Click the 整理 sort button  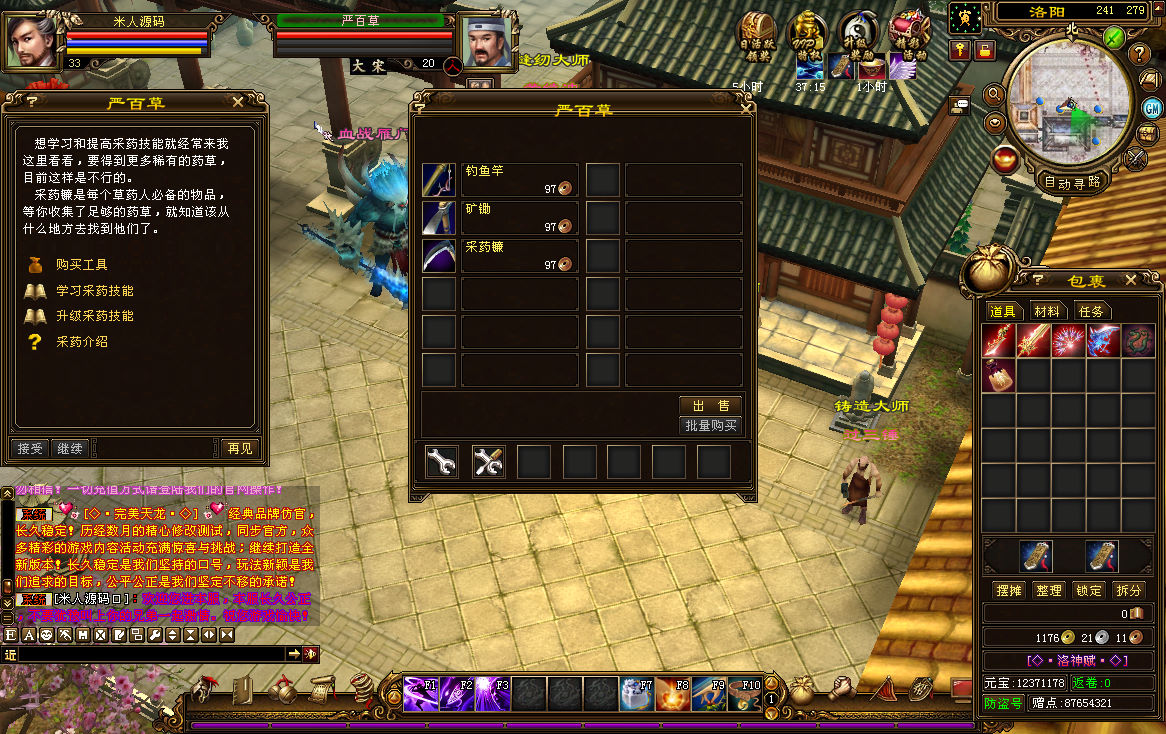pyautogui.click(x=1048, y=590)
